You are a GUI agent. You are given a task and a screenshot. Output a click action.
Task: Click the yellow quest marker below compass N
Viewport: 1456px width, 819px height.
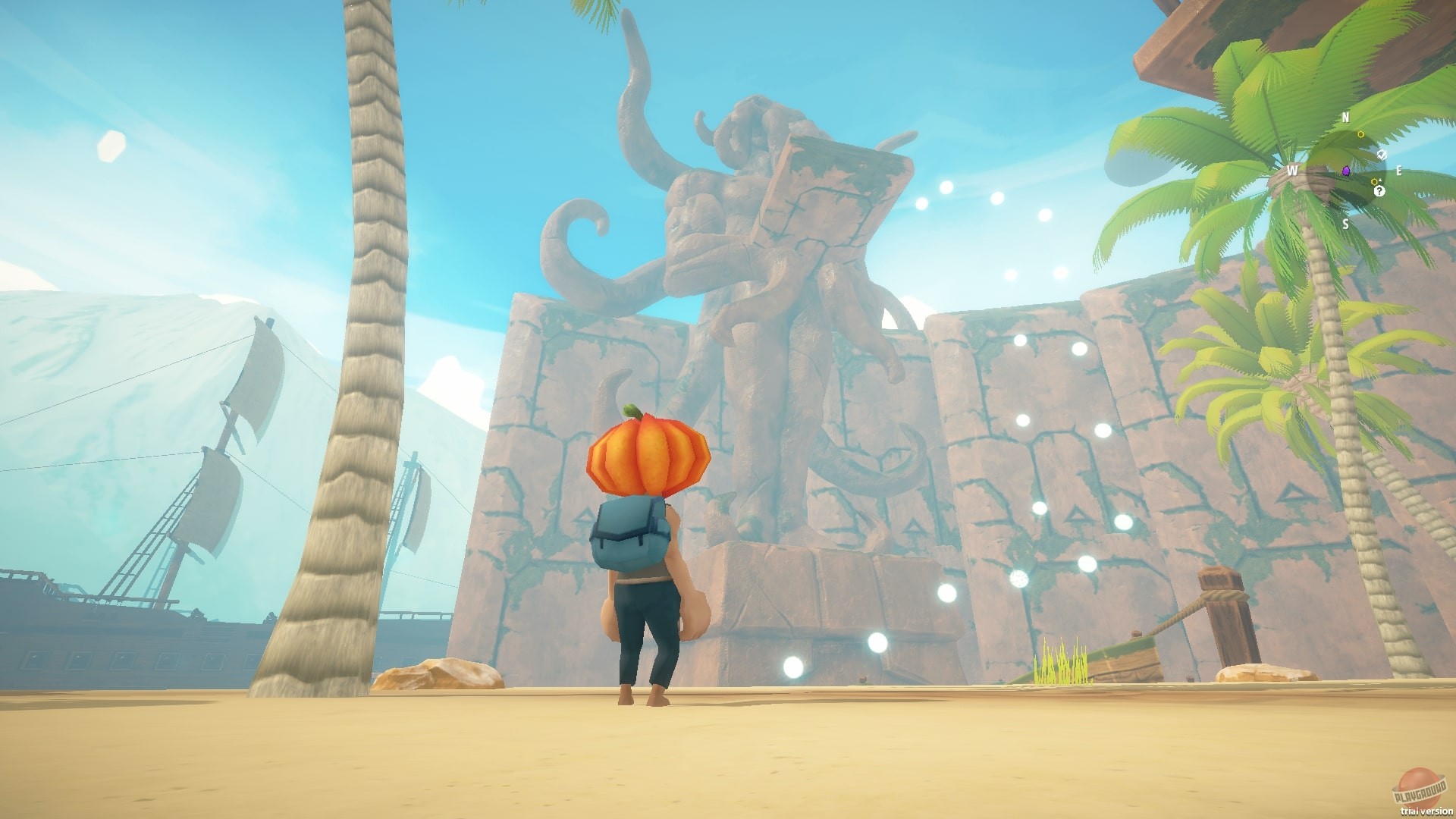1361,134
